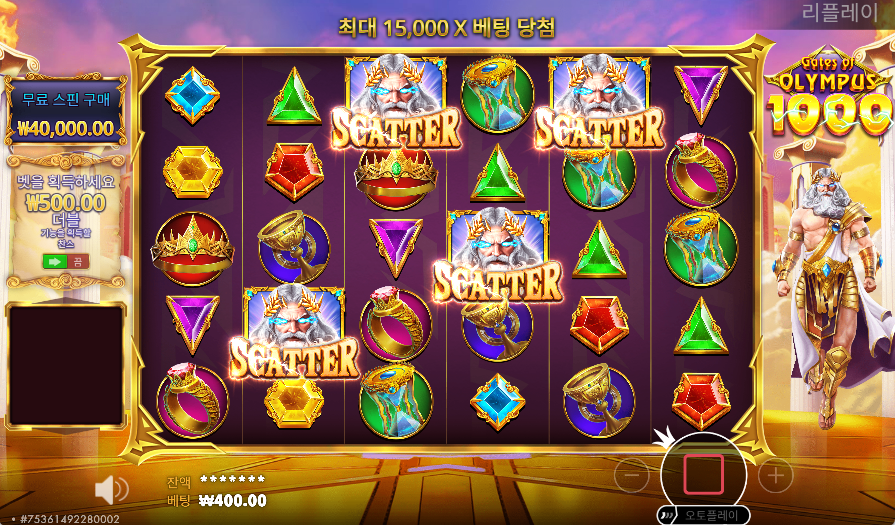The image size is (895, 525).
Task: Mute the sound with the speaker icon
Action: (x=111, y=490)
